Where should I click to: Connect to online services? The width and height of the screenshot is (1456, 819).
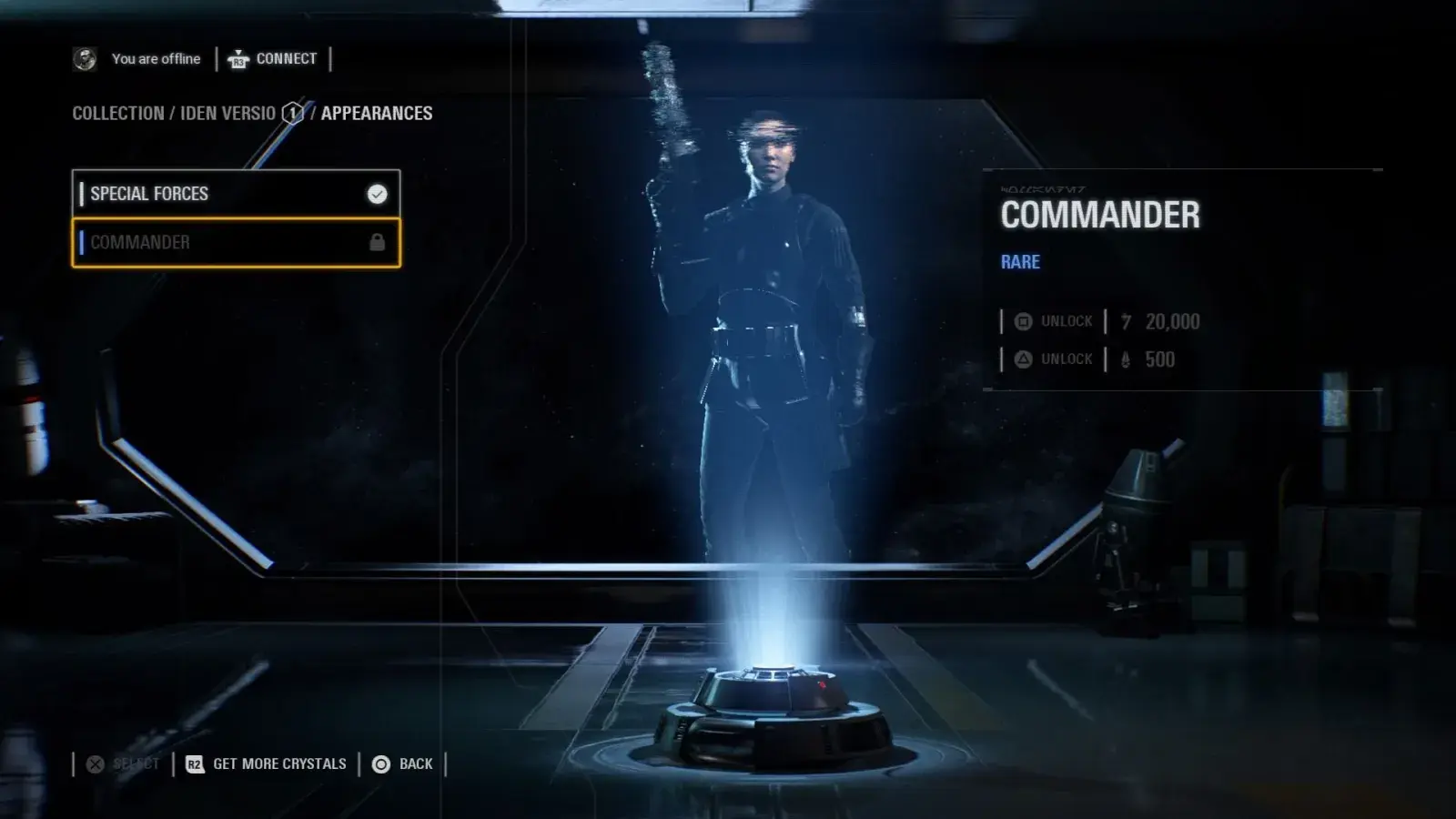[x=273, y=59]
